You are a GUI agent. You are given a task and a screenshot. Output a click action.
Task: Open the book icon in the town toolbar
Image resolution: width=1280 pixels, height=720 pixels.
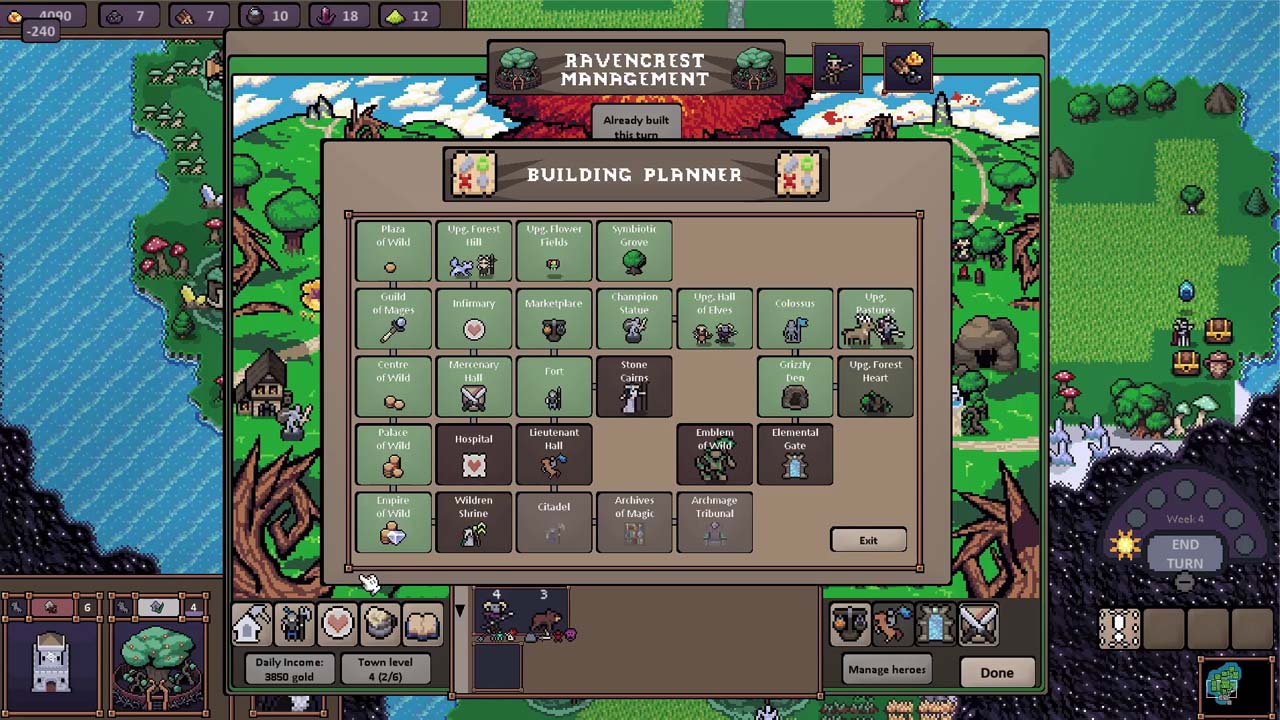click(x=423, y=624)
